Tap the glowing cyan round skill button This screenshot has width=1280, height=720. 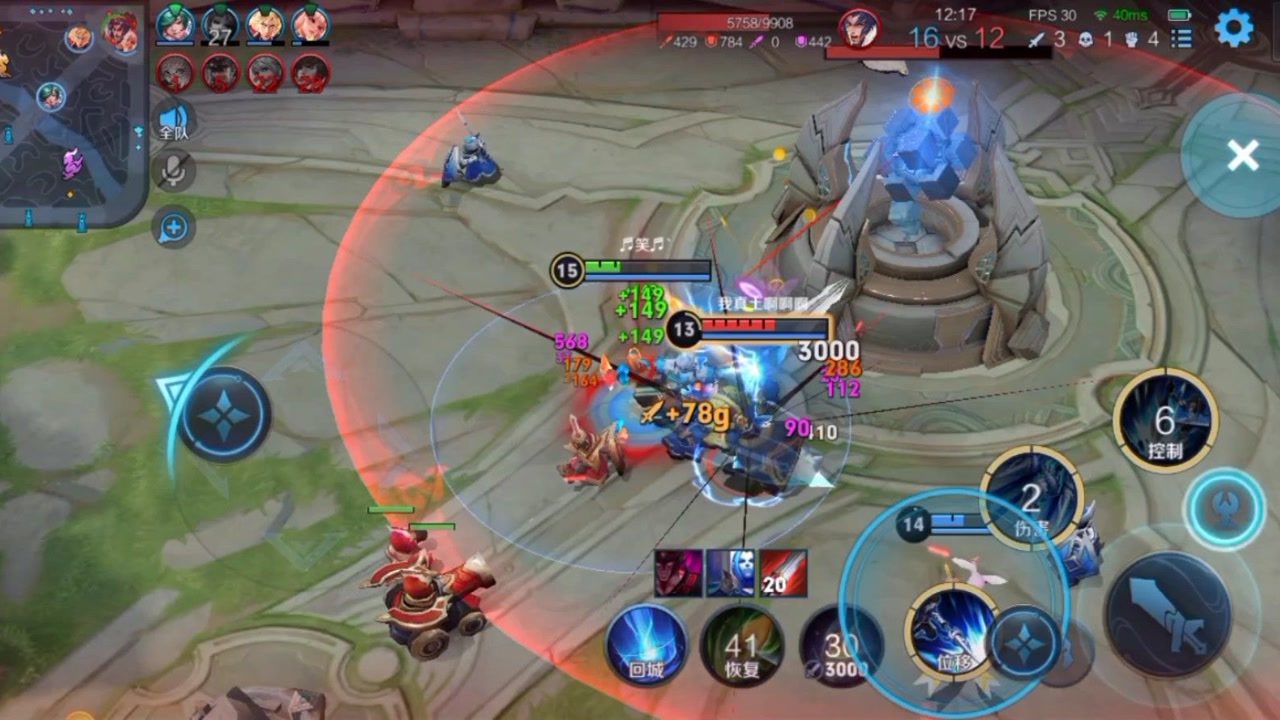coord(1225,508)
